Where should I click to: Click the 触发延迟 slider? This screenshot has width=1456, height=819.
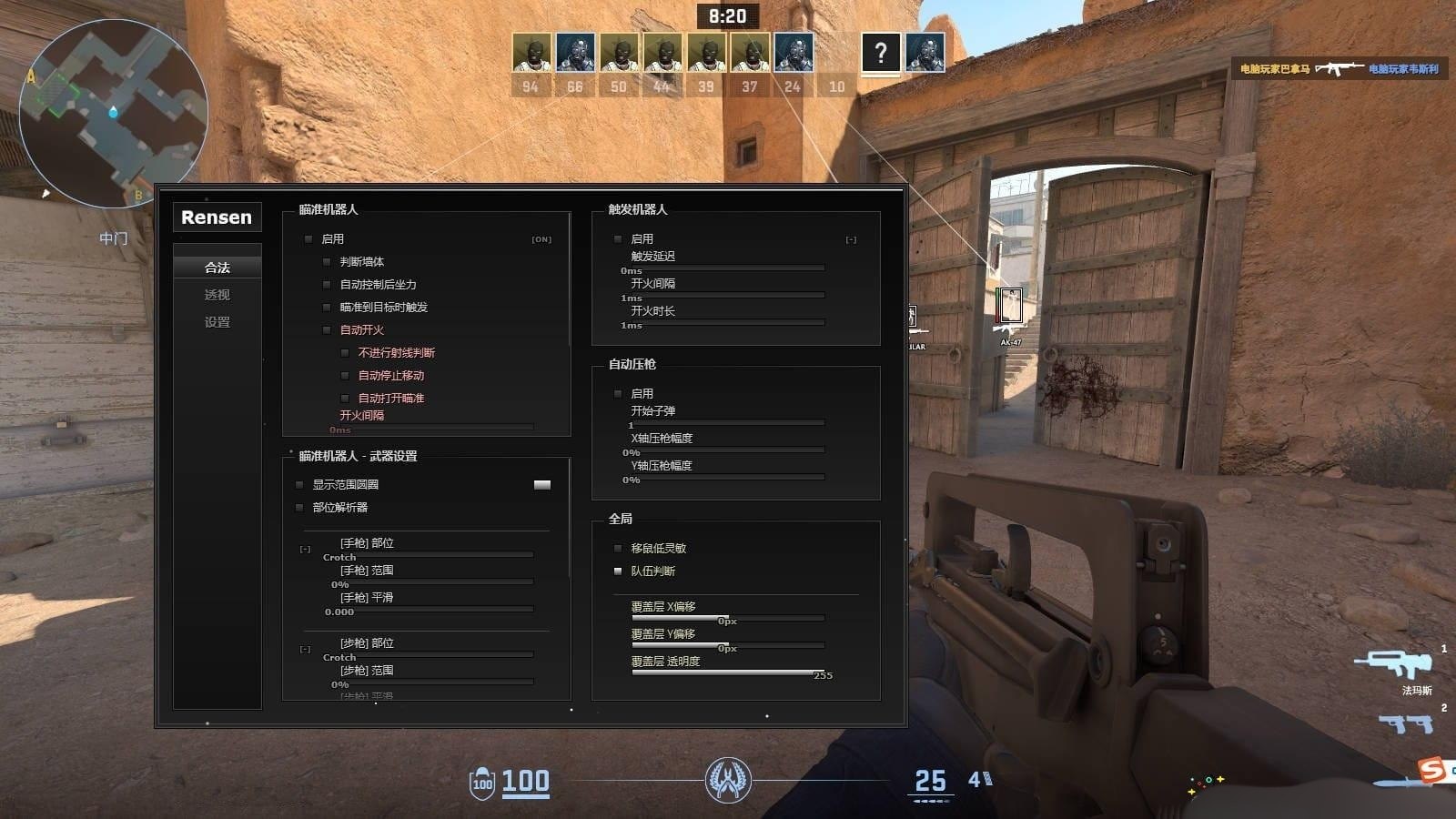[723, 268]
